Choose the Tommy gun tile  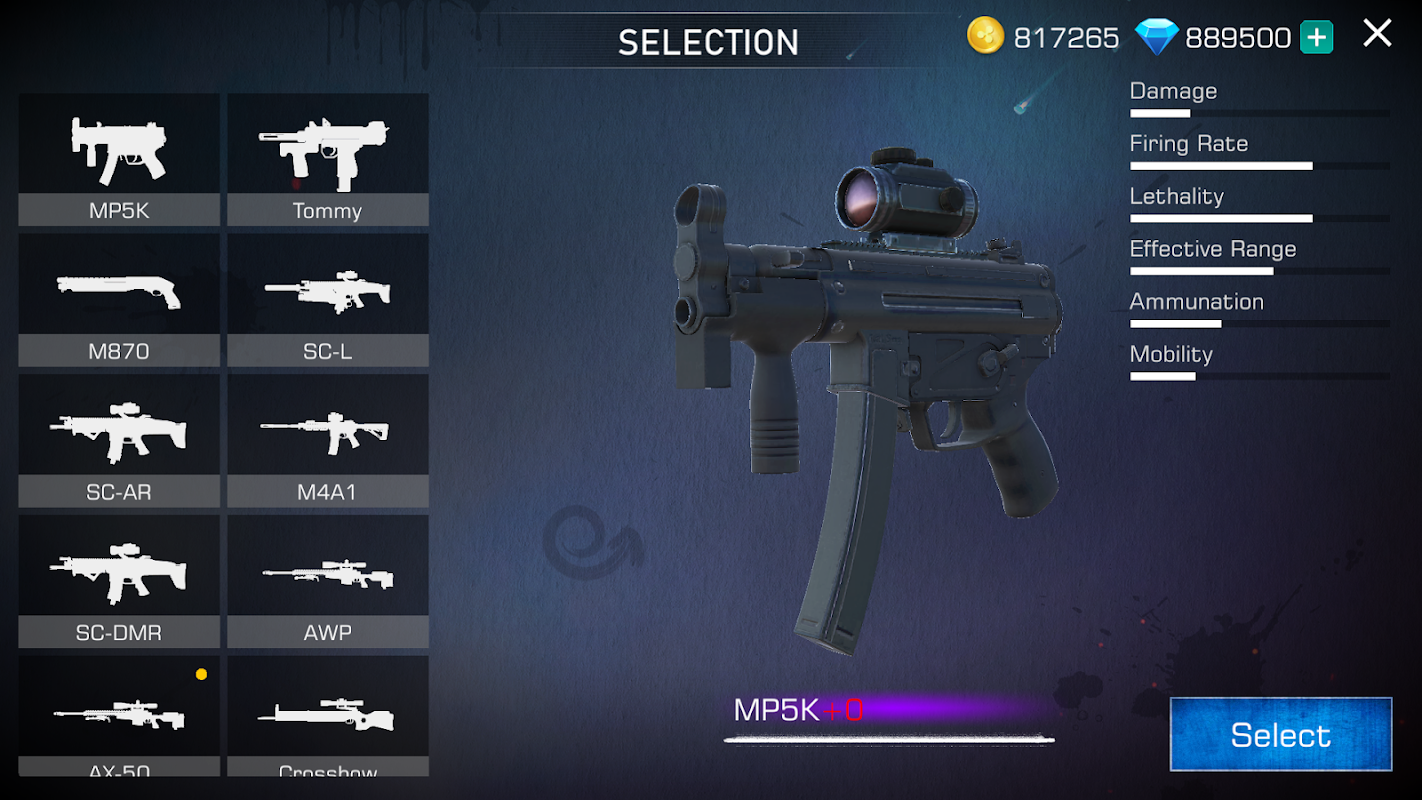click(328, 159)
